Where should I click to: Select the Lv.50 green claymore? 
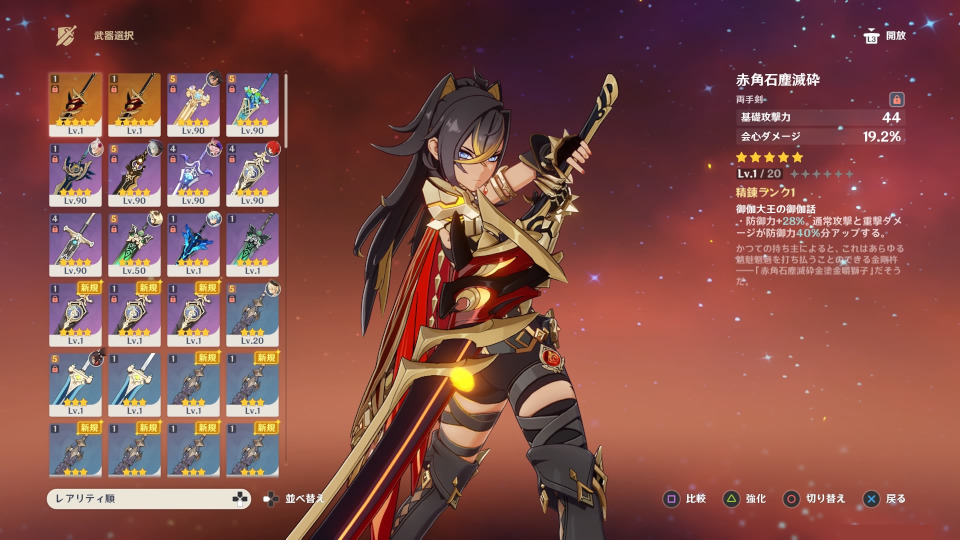(134, 244)
